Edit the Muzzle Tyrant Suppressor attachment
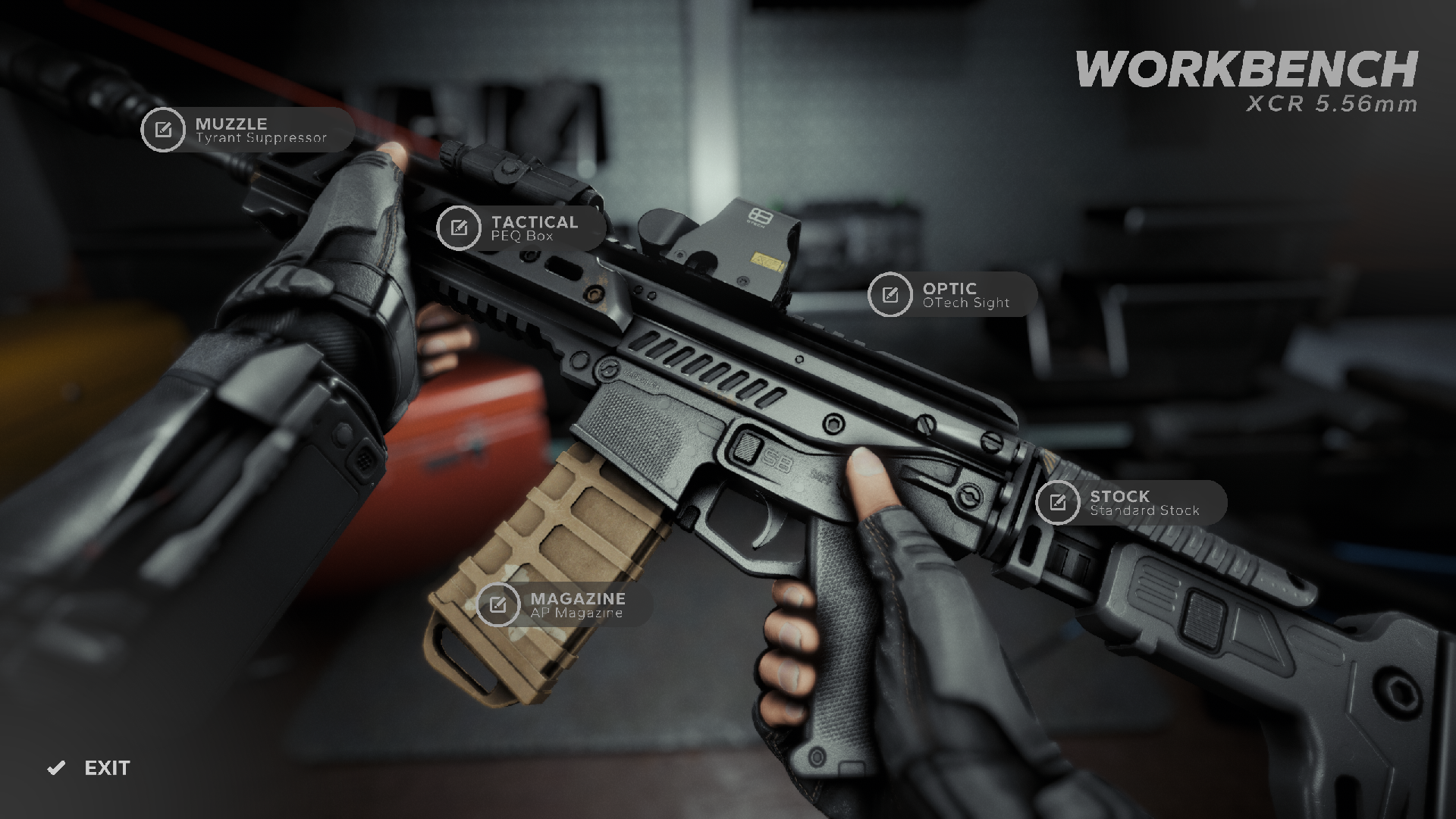The width and height of the screenshot is (1456, 819). coord(163,130)
